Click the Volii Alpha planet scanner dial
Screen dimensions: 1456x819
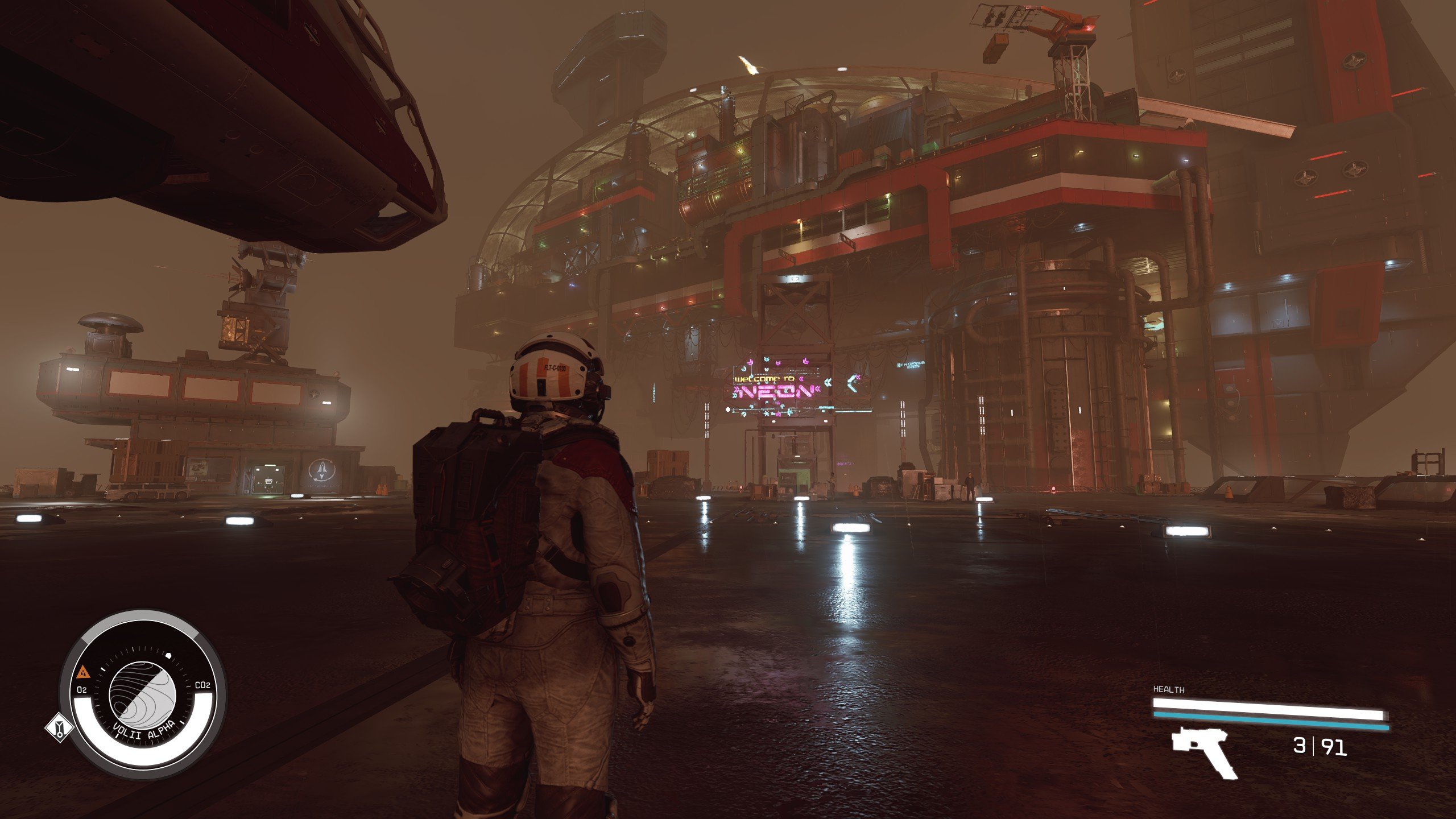143,693
